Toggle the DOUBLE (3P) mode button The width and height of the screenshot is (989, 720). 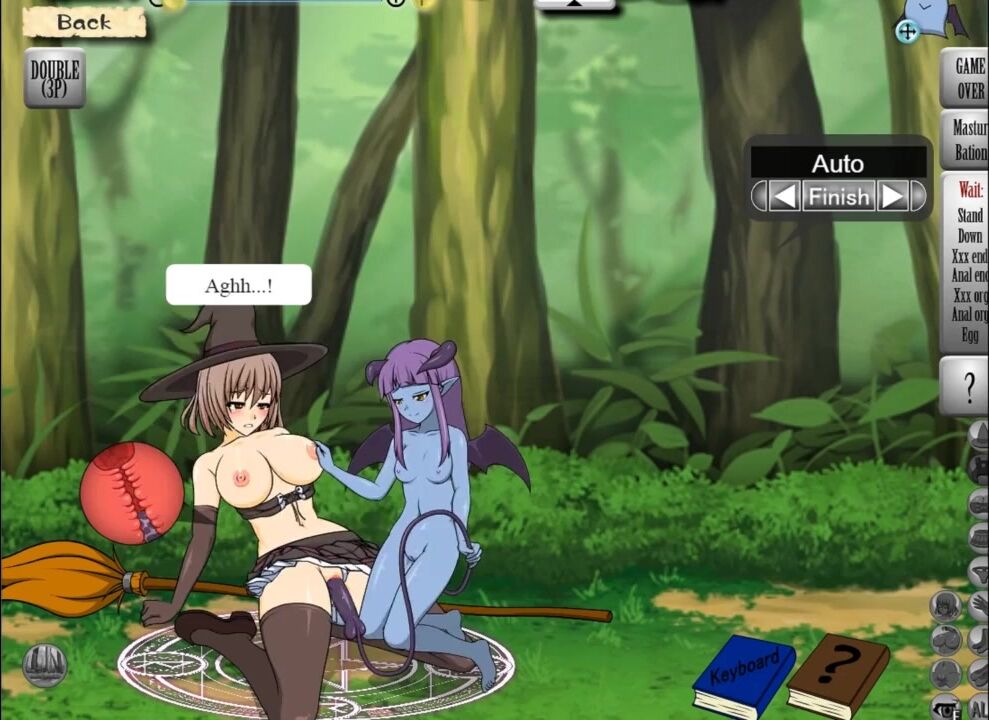click(55, 78)
